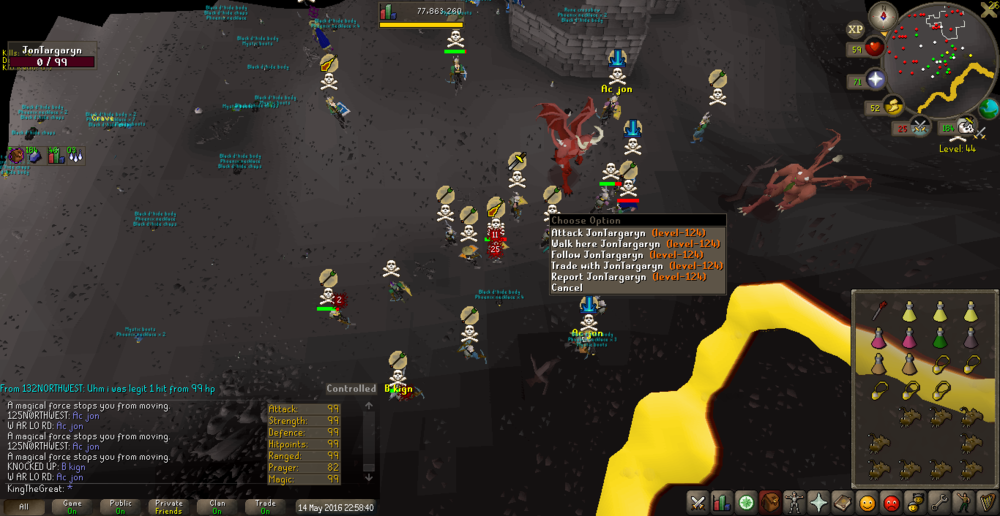Open the prayer star tab
The height and width of the screenshot is (516, 1000).
tap(818, 502)
